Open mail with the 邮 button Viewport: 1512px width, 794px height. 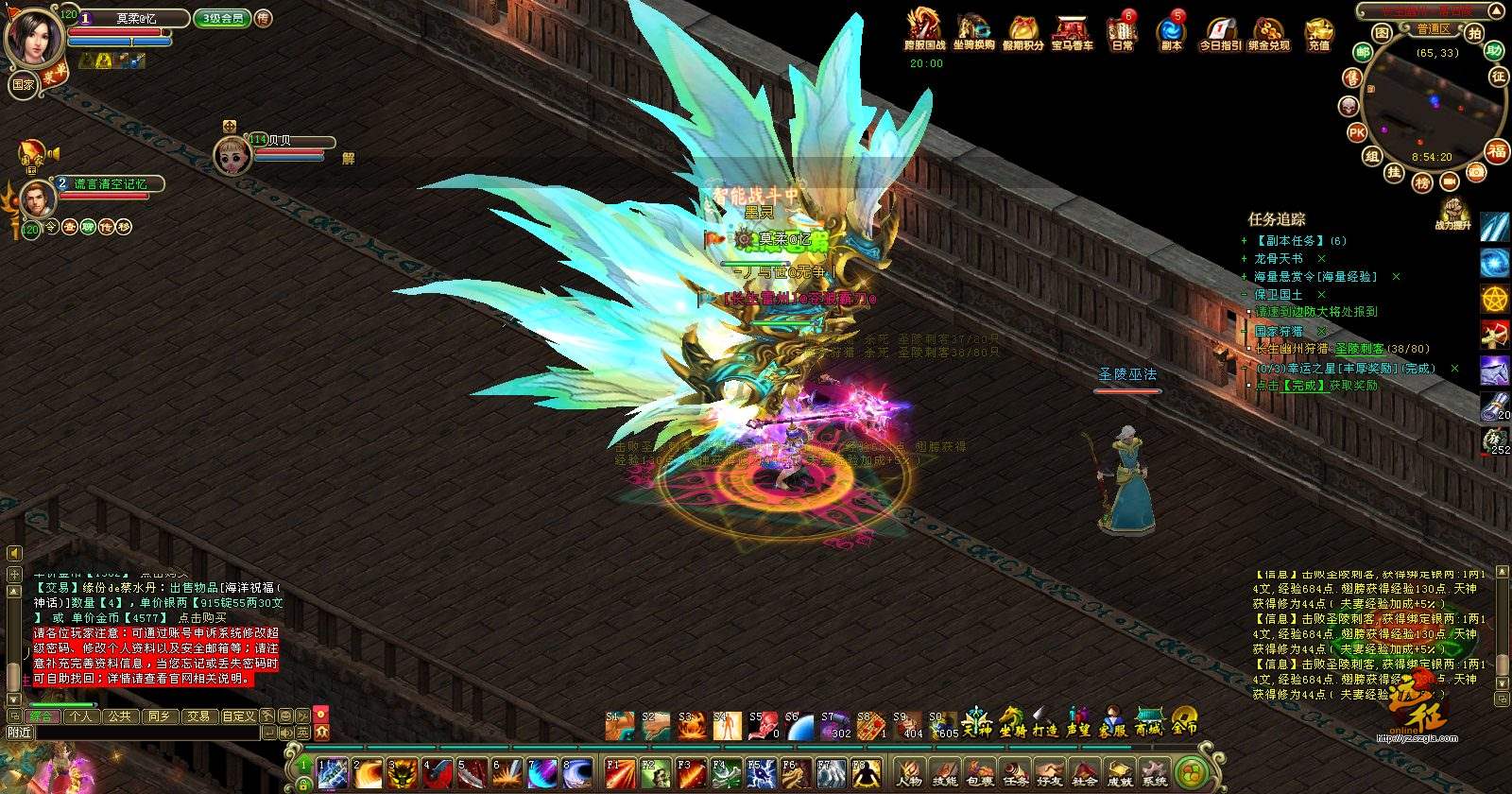click(x=1363, y=53)
